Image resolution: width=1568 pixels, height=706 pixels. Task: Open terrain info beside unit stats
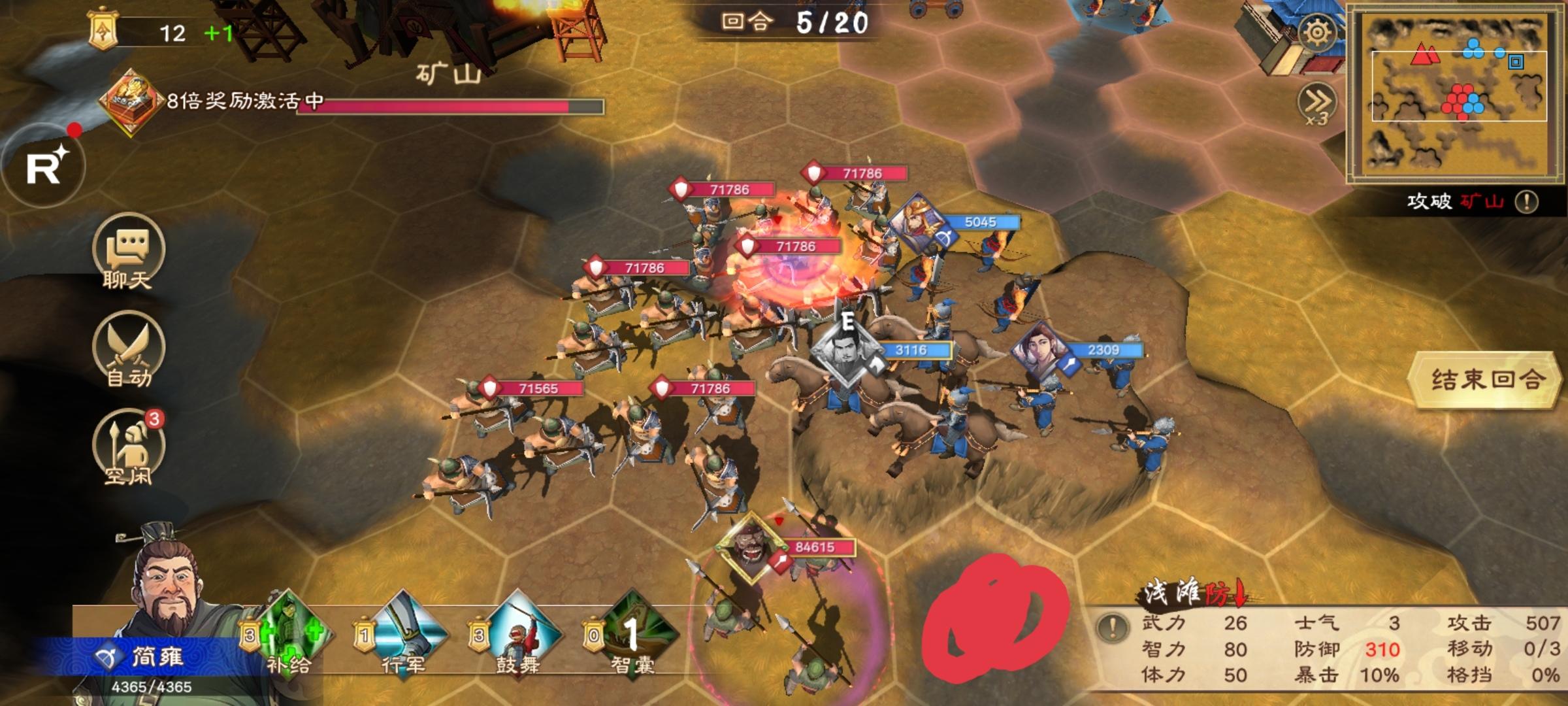pos(1112,628)
